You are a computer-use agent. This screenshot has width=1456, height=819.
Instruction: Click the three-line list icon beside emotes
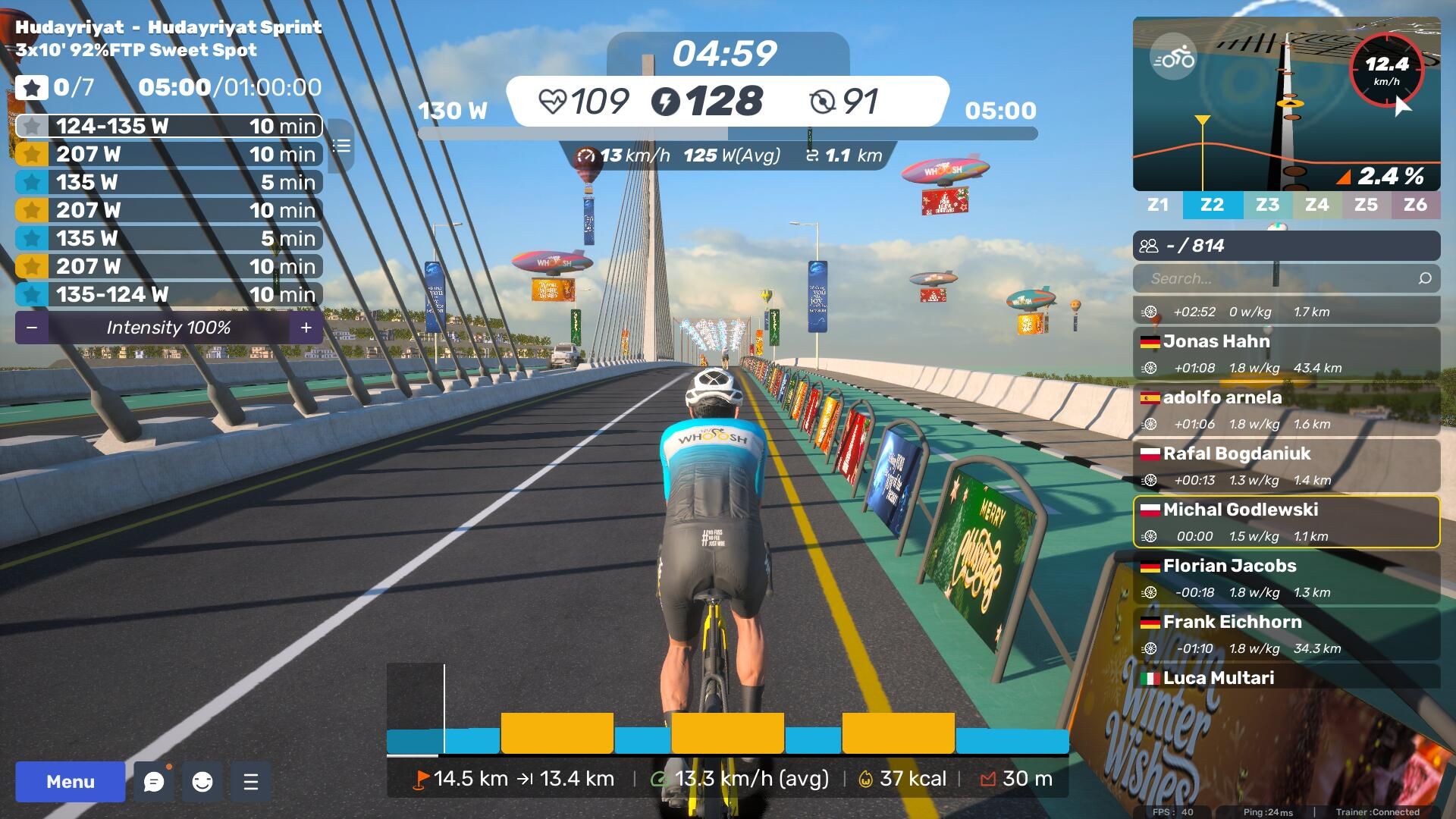coord(251,782)
